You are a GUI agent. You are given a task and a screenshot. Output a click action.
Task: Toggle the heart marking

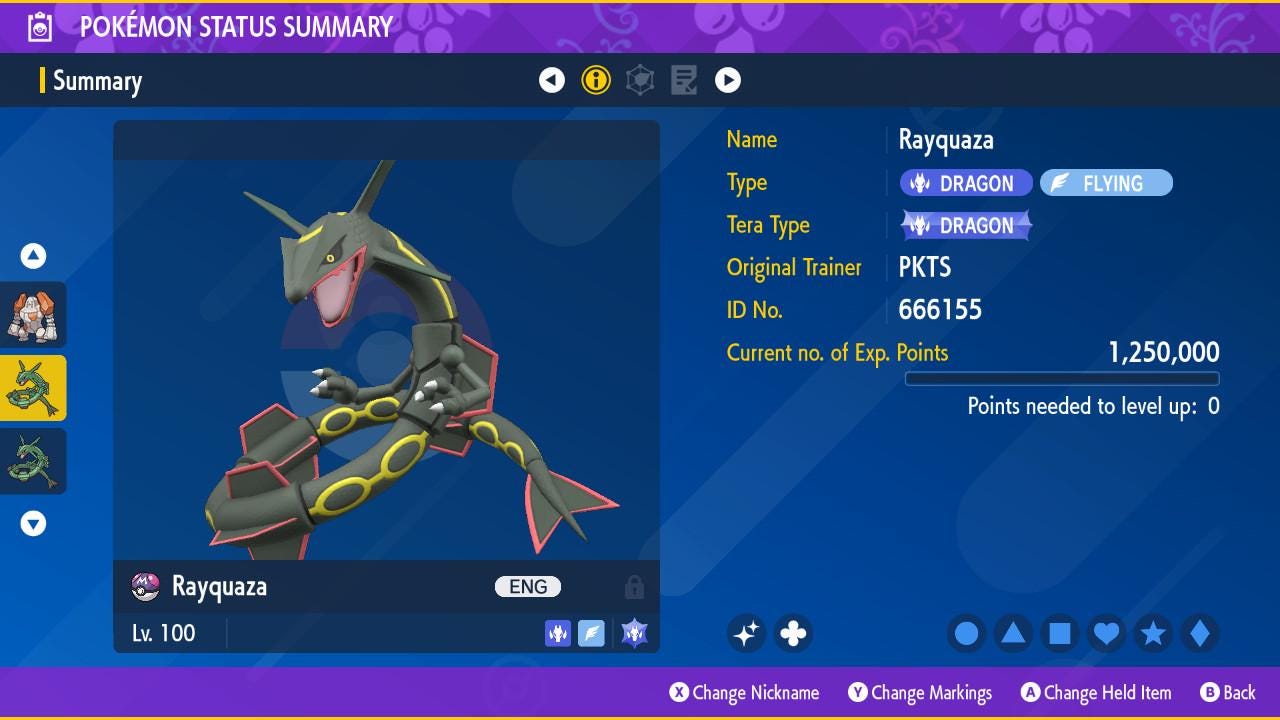pos(1106,633)
